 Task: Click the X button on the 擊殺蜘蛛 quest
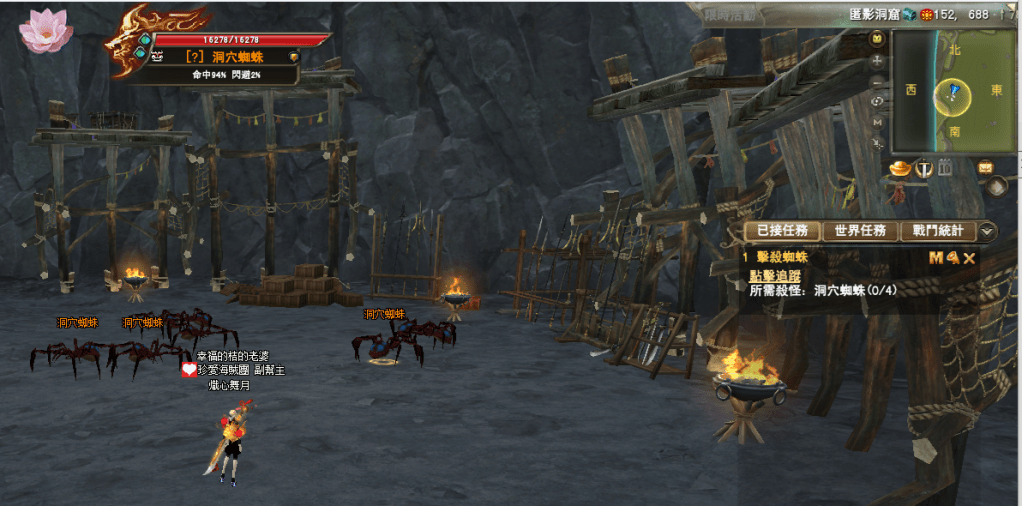pyautogui.click(x=969, y=258)
